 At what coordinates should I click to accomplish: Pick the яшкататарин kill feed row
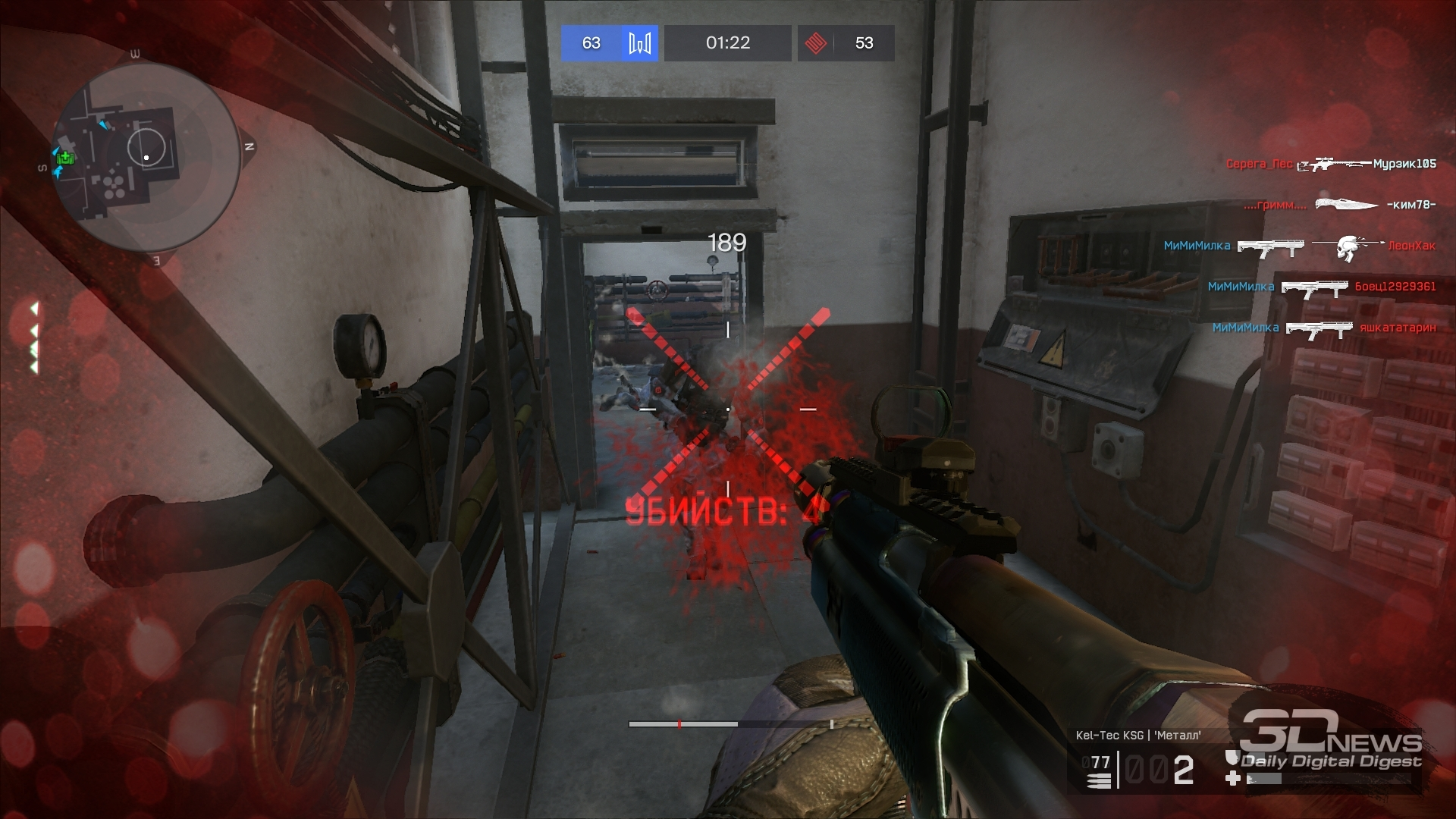pos(1324,328)
